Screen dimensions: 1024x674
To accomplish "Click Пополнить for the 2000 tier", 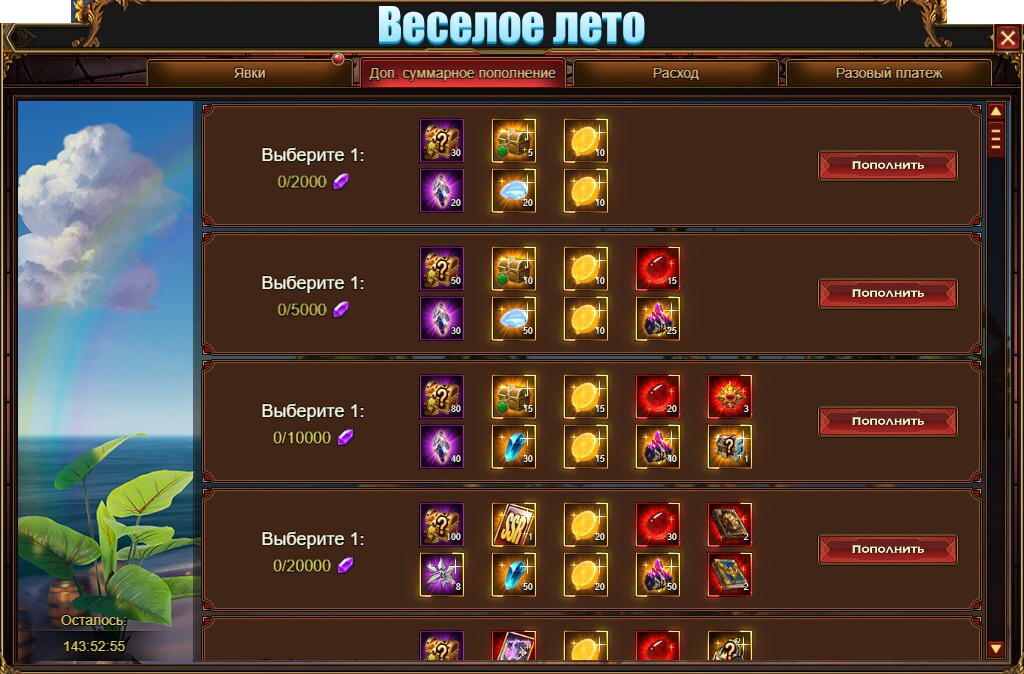I will 887,165.
